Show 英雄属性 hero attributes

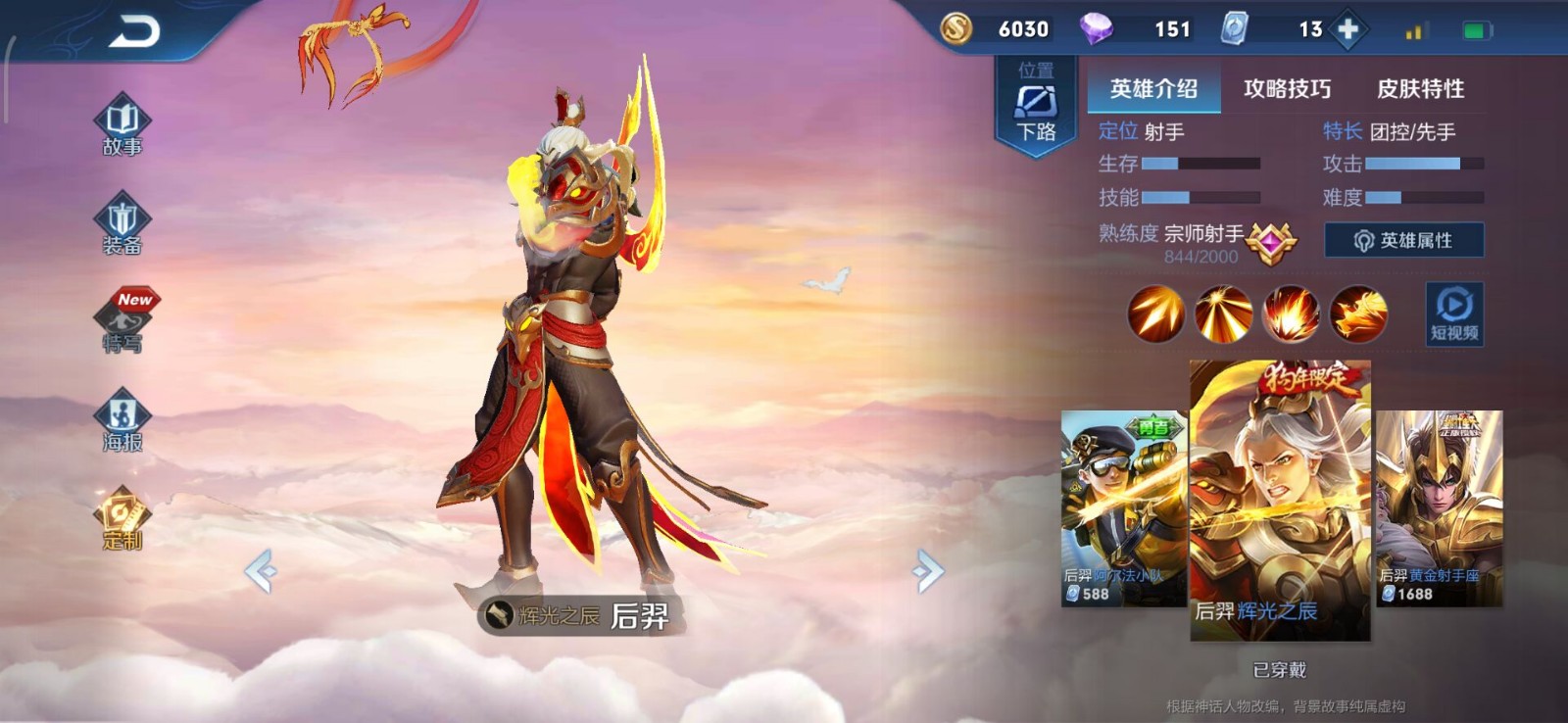(x=1403, y=240)
